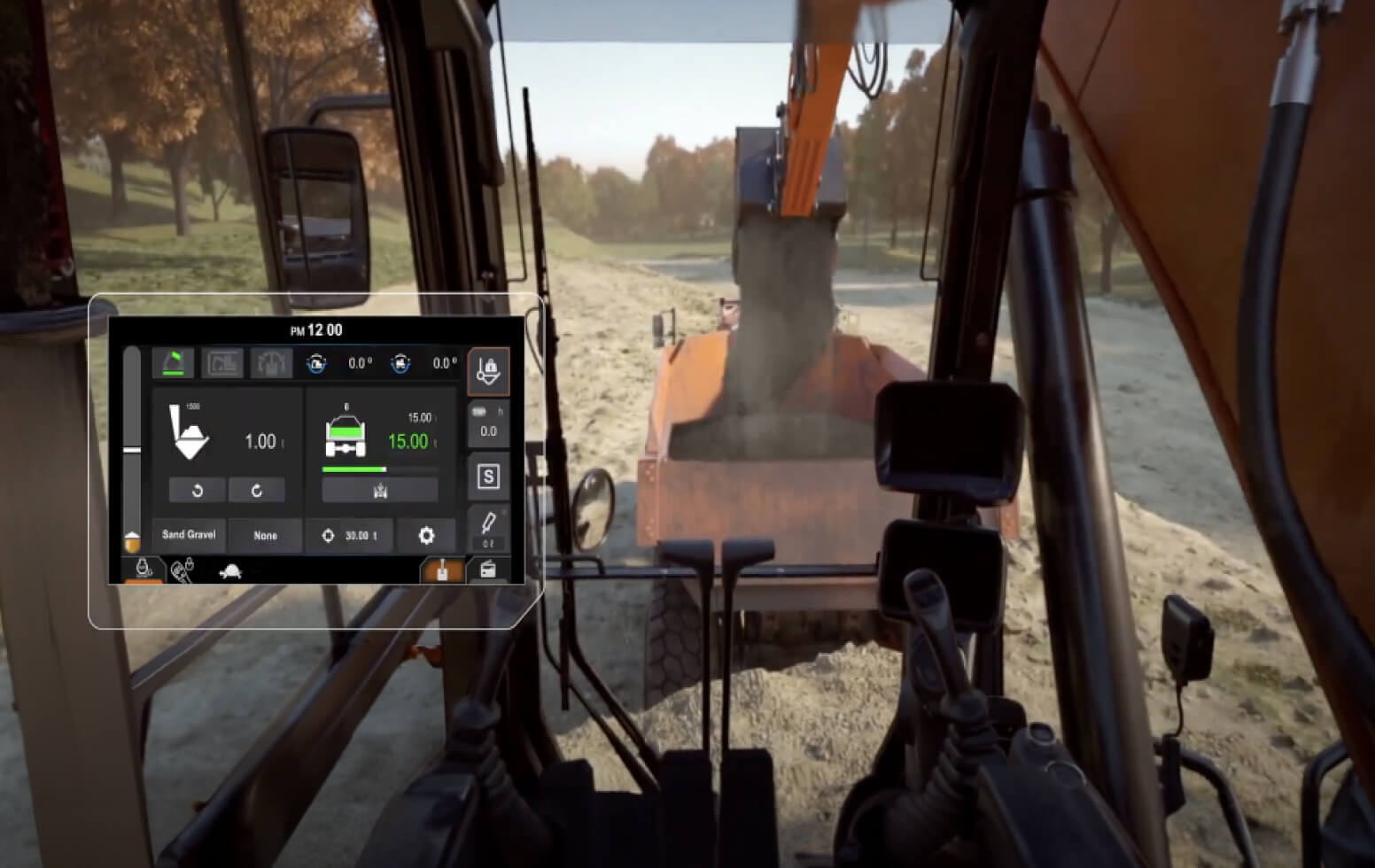Screen dimensions: 1375x868
Task: Tap the counter-clockwise undo arrow button
Action: pos(197,490)
